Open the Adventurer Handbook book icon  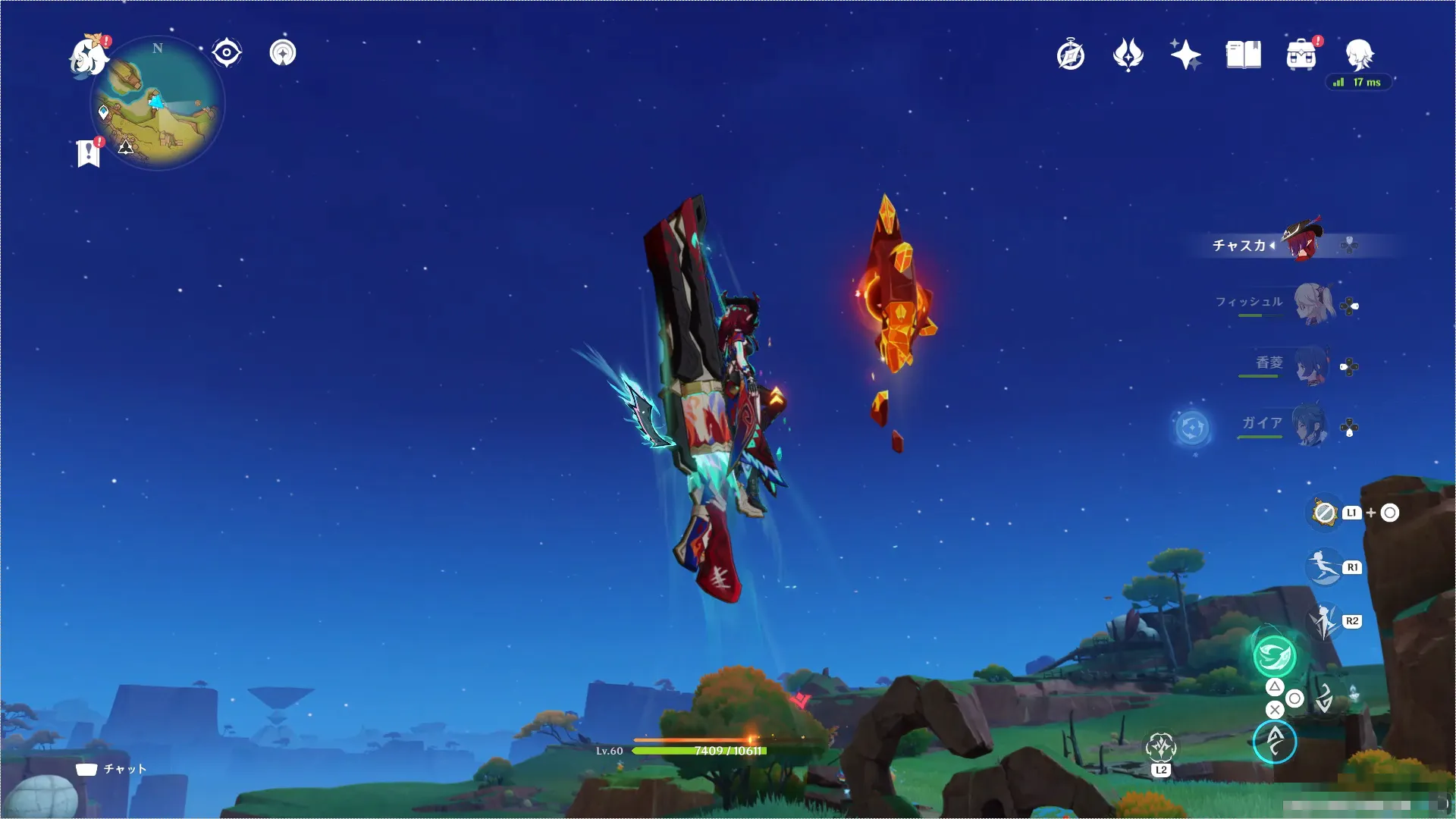coord(1243,55)
